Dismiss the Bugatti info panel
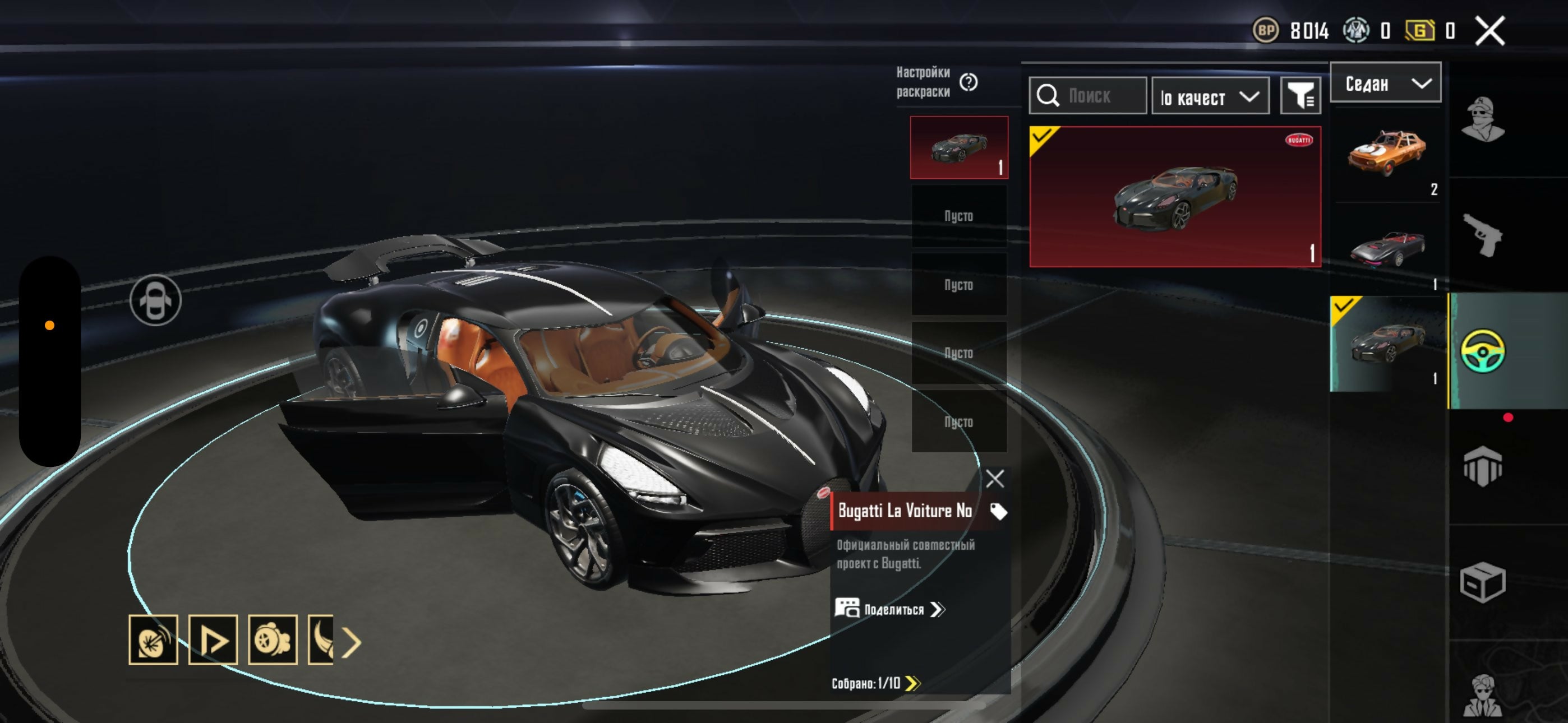Image resolution: width=1568 pixels, height=723 pixels. point(995,479)
